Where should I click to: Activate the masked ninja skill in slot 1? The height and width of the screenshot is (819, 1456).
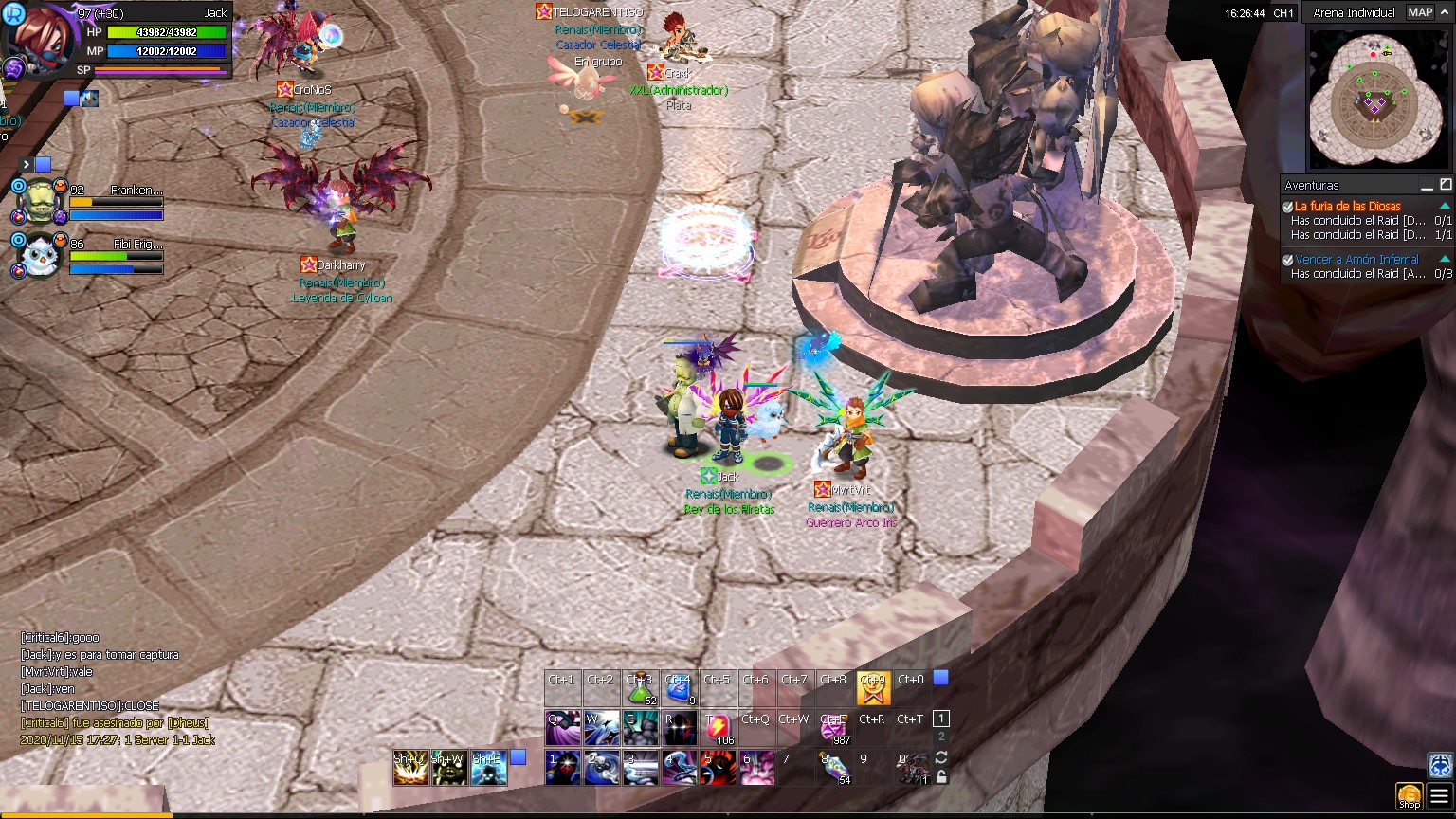point(563,768)
